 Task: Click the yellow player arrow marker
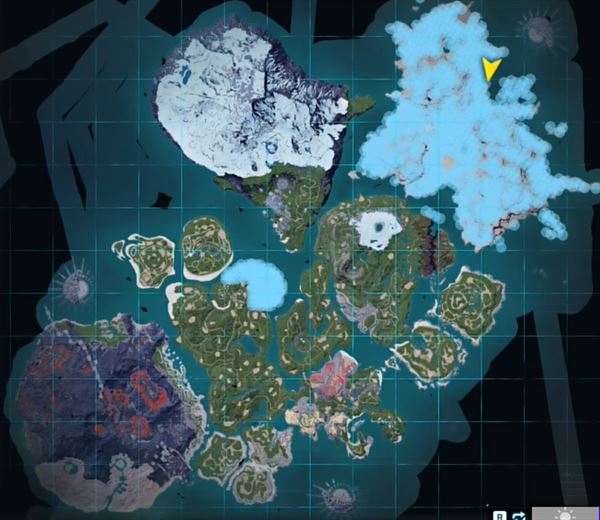[490, 69]
